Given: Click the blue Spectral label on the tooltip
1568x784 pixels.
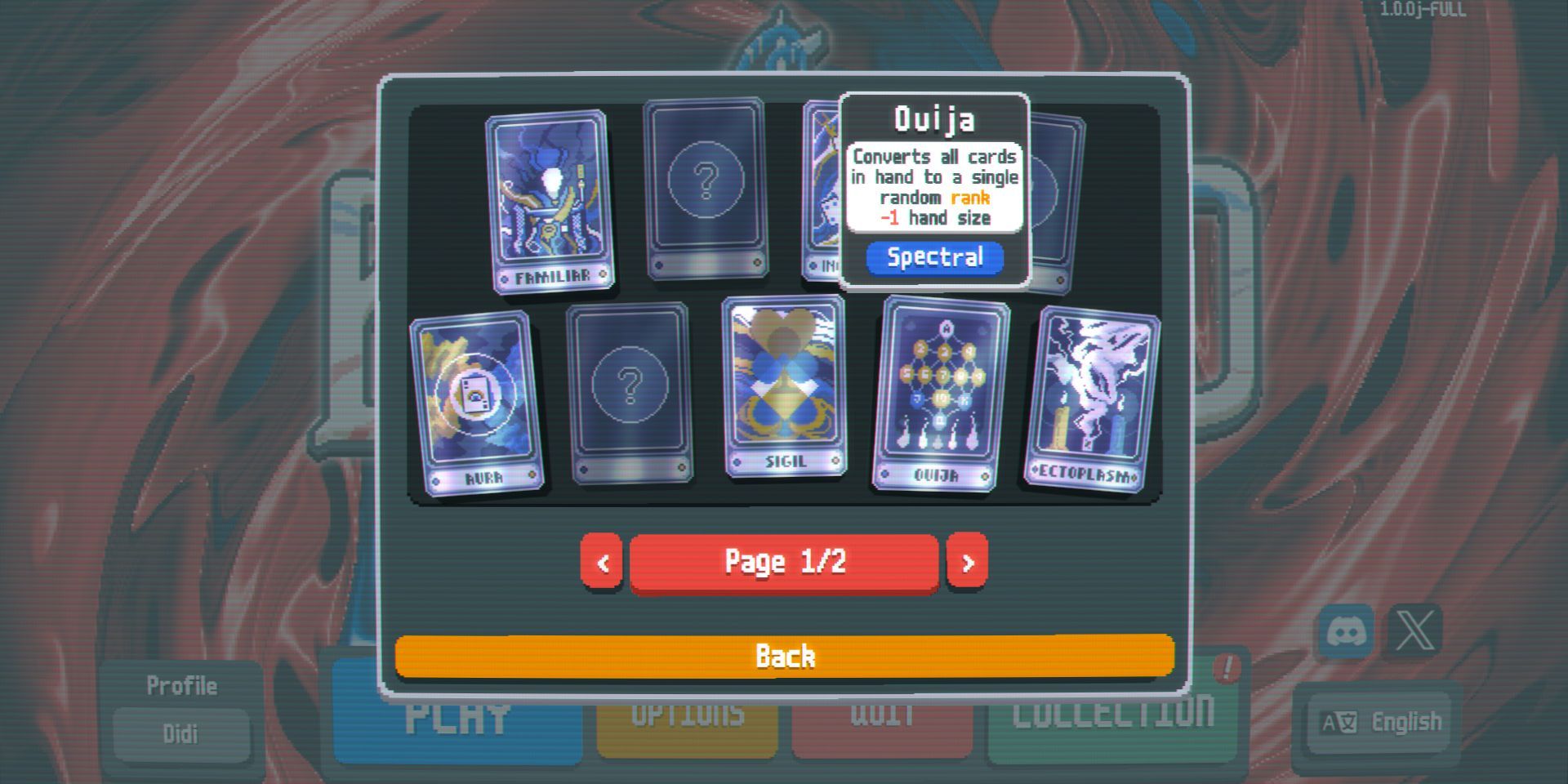Looking at the screenshot, I should [933, 256].
